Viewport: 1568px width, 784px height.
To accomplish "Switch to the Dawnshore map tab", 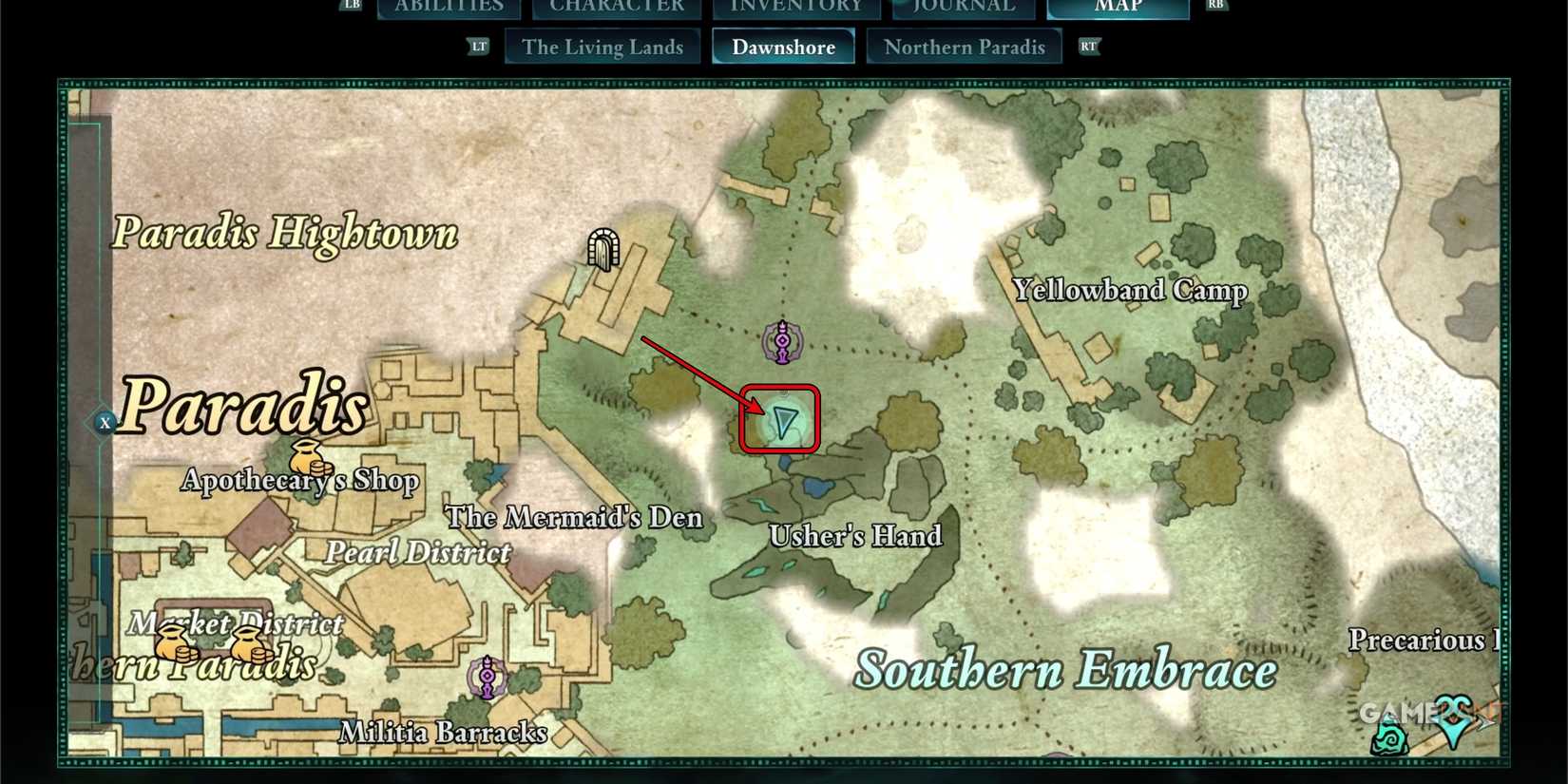I will 783,46.
